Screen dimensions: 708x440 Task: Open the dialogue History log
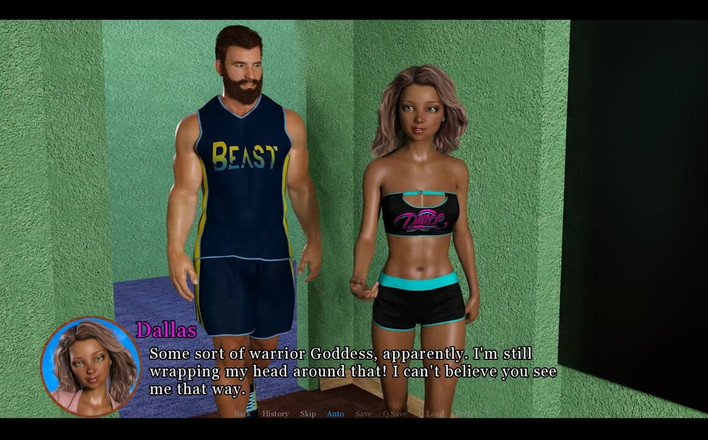pos(275,413)
